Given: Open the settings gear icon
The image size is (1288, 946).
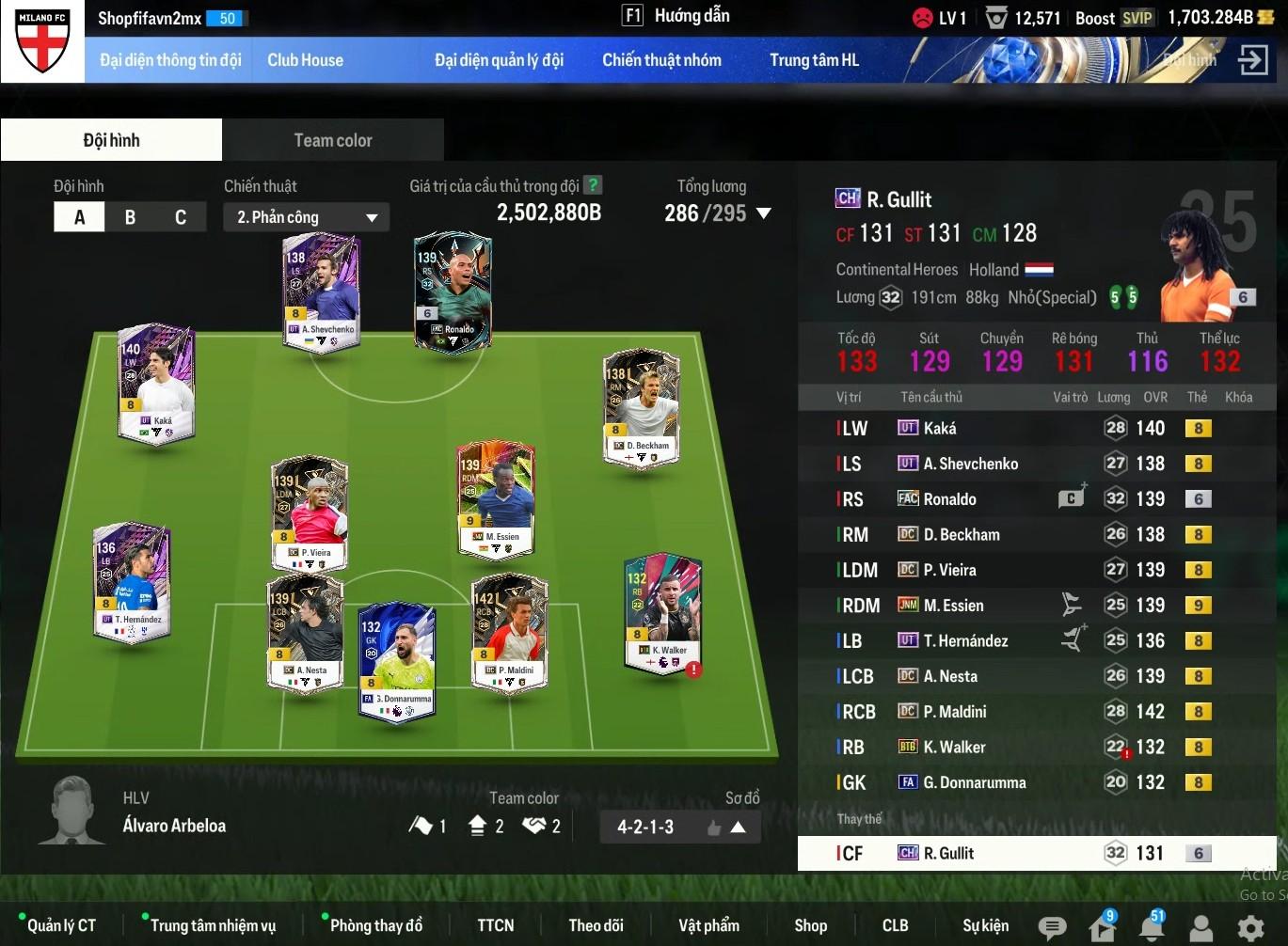Looking at the screenshot, I should (1250, 929).
